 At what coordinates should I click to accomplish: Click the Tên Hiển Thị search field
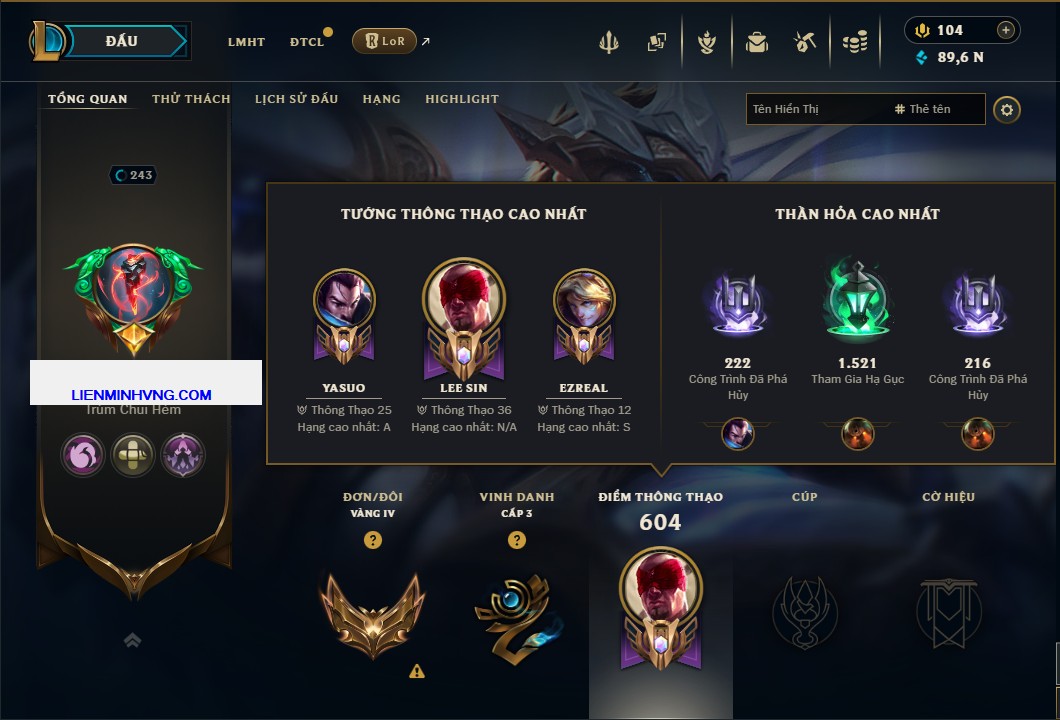pyautogui.click(x=815, y=109)
